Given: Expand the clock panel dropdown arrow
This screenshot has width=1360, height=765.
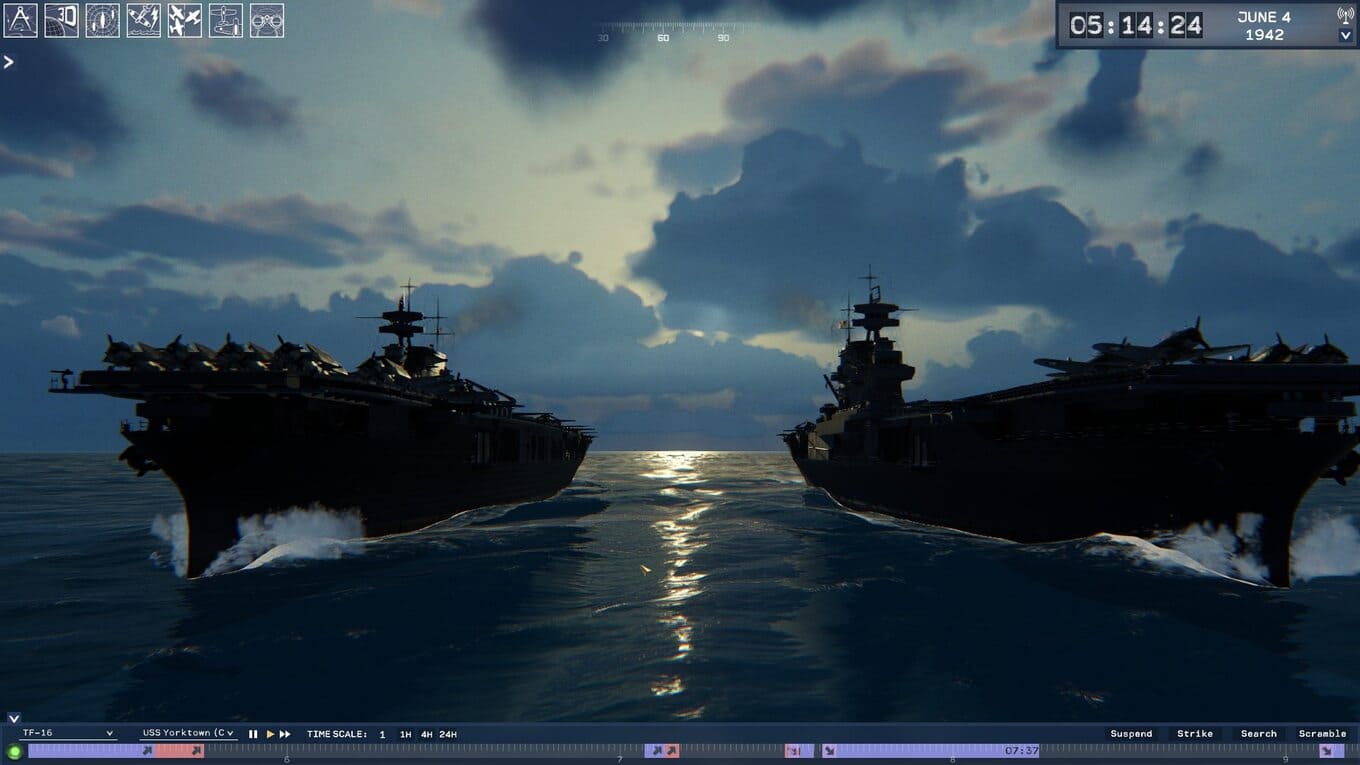Looking at the screenshot, I should (x=1345, y=36).
